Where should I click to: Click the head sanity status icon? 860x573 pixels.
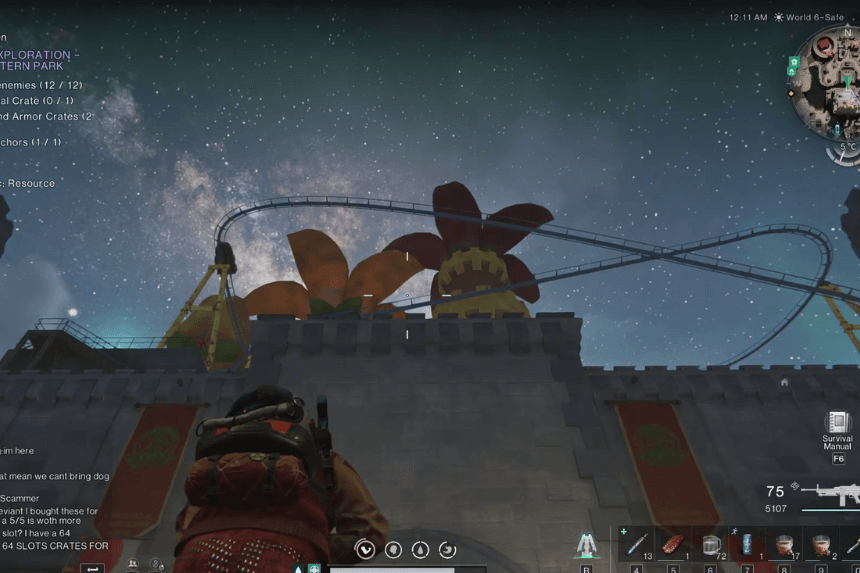[x=394, y=549]
